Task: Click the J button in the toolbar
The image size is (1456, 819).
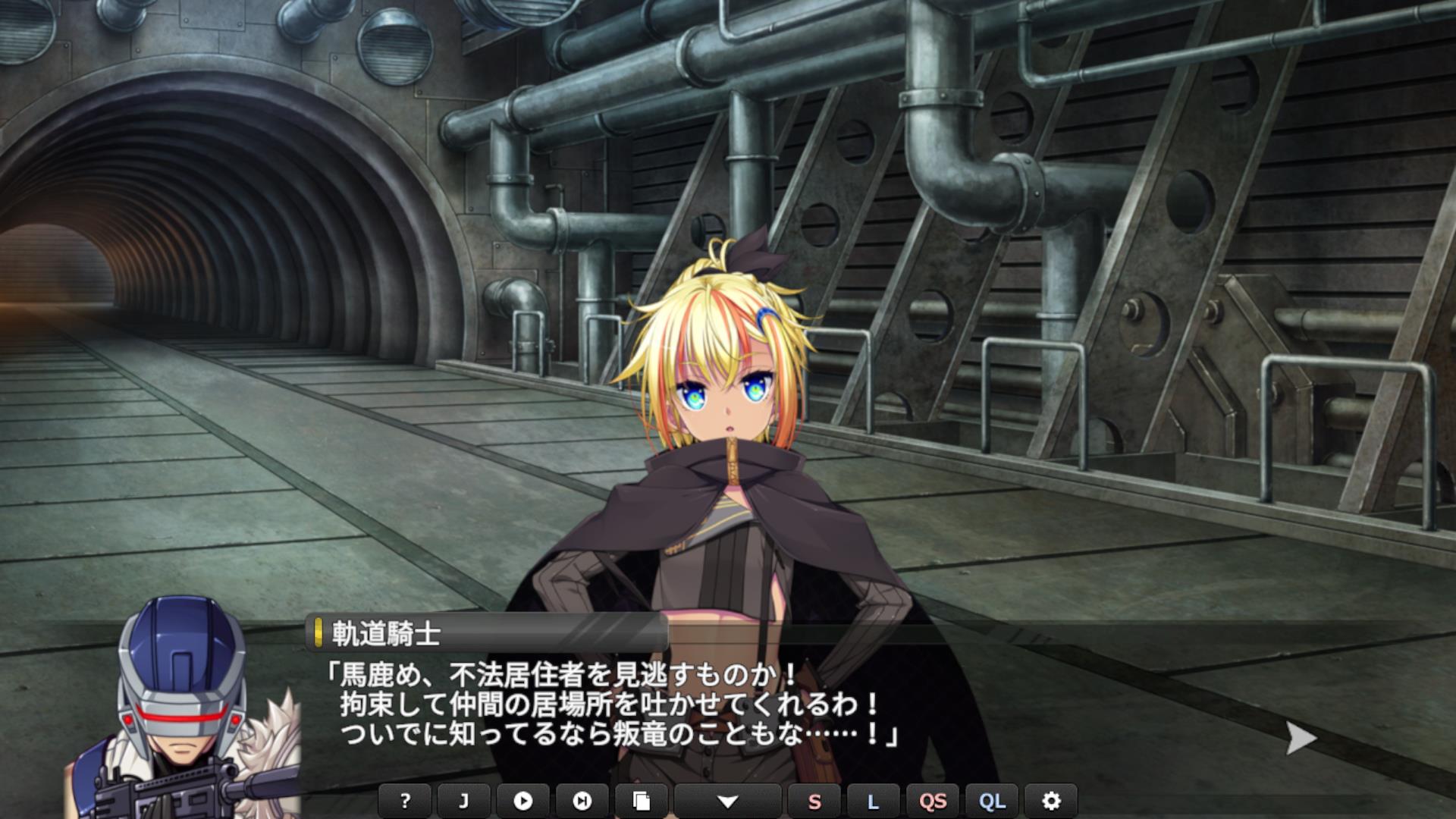Action: pyautogui.click(x=463, y=801)
